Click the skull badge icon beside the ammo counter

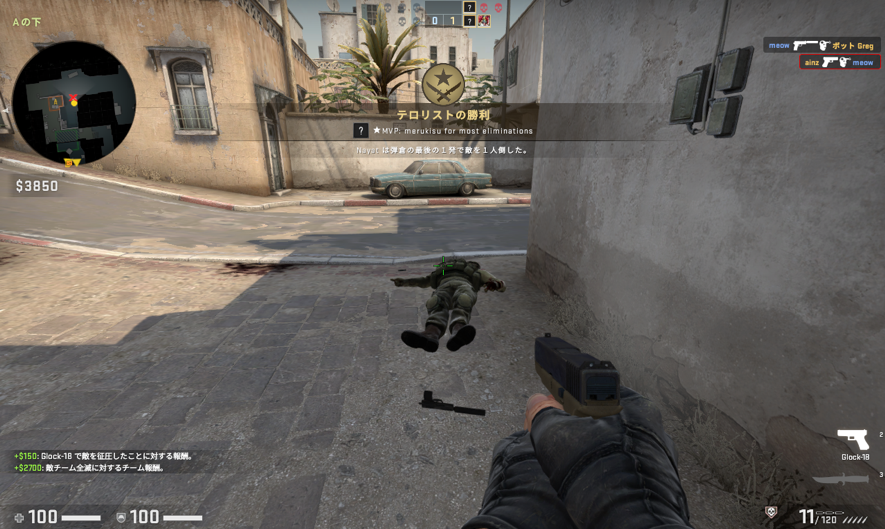771,512
